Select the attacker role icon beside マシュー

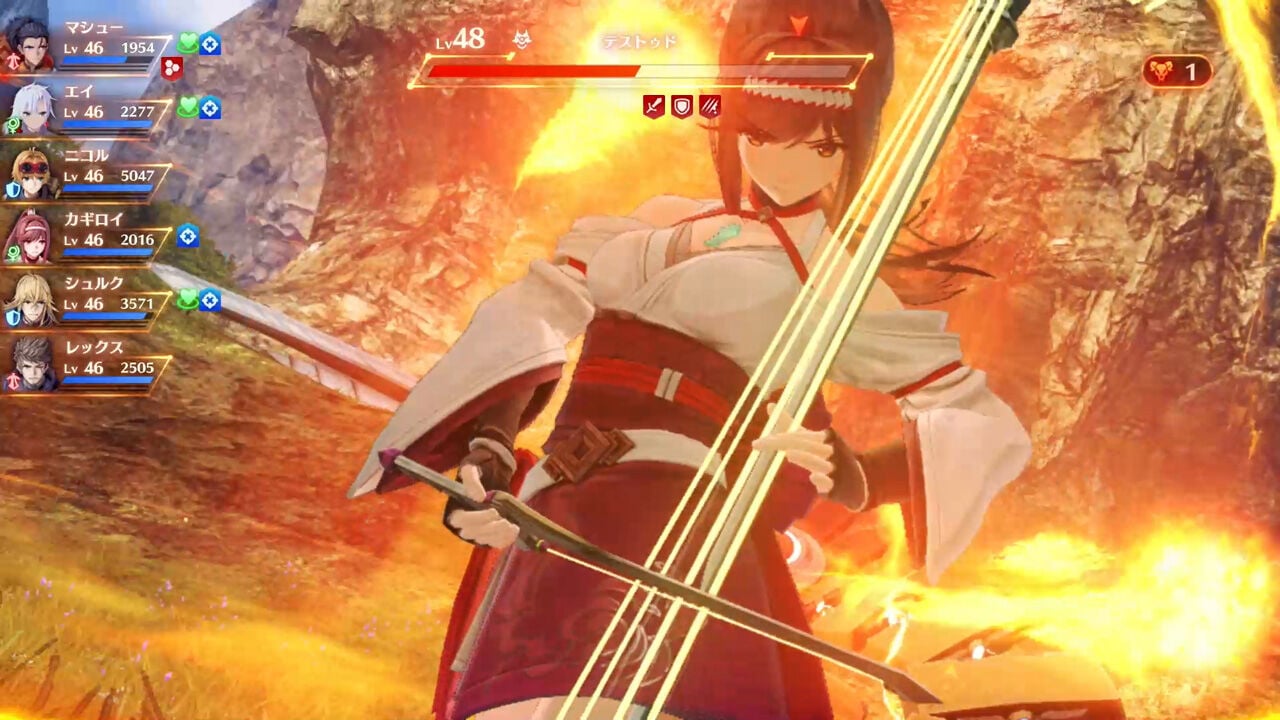(13, 60)
